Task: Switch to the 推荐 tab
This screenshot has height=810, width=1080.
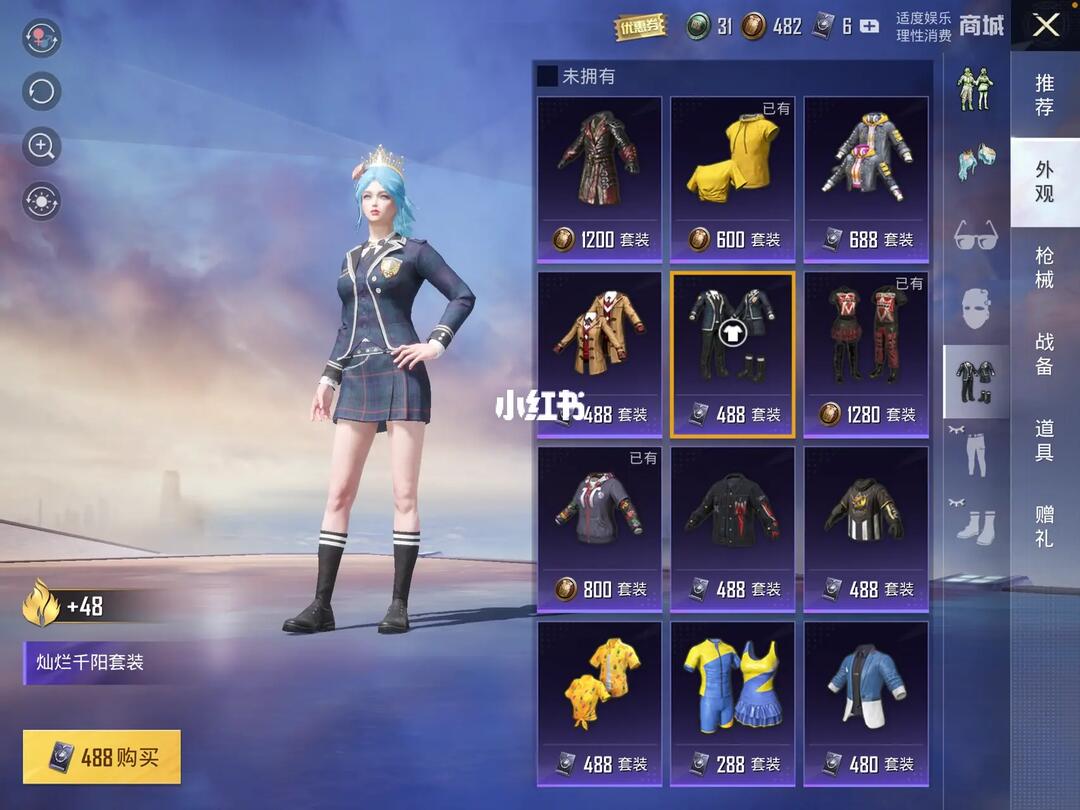Action: (1044, 94)
